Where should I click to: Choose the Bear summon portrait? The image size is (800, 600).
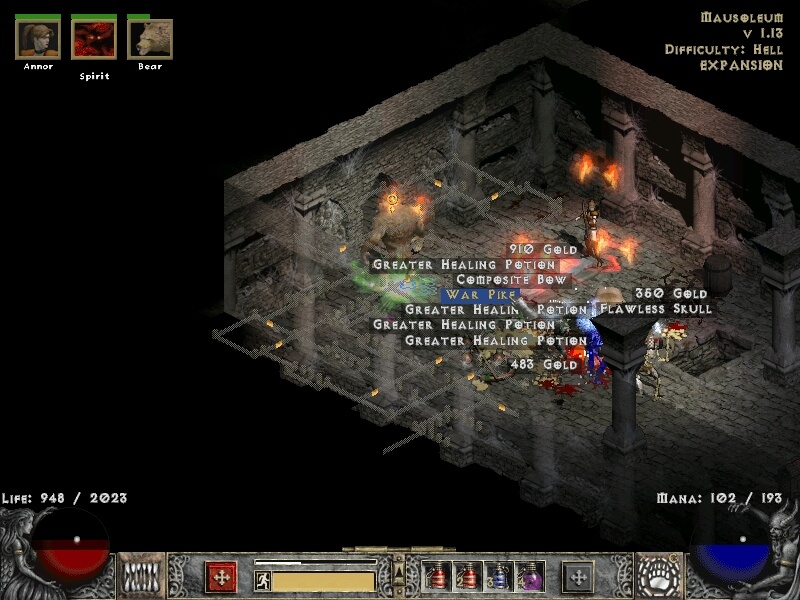coord(150,39)
